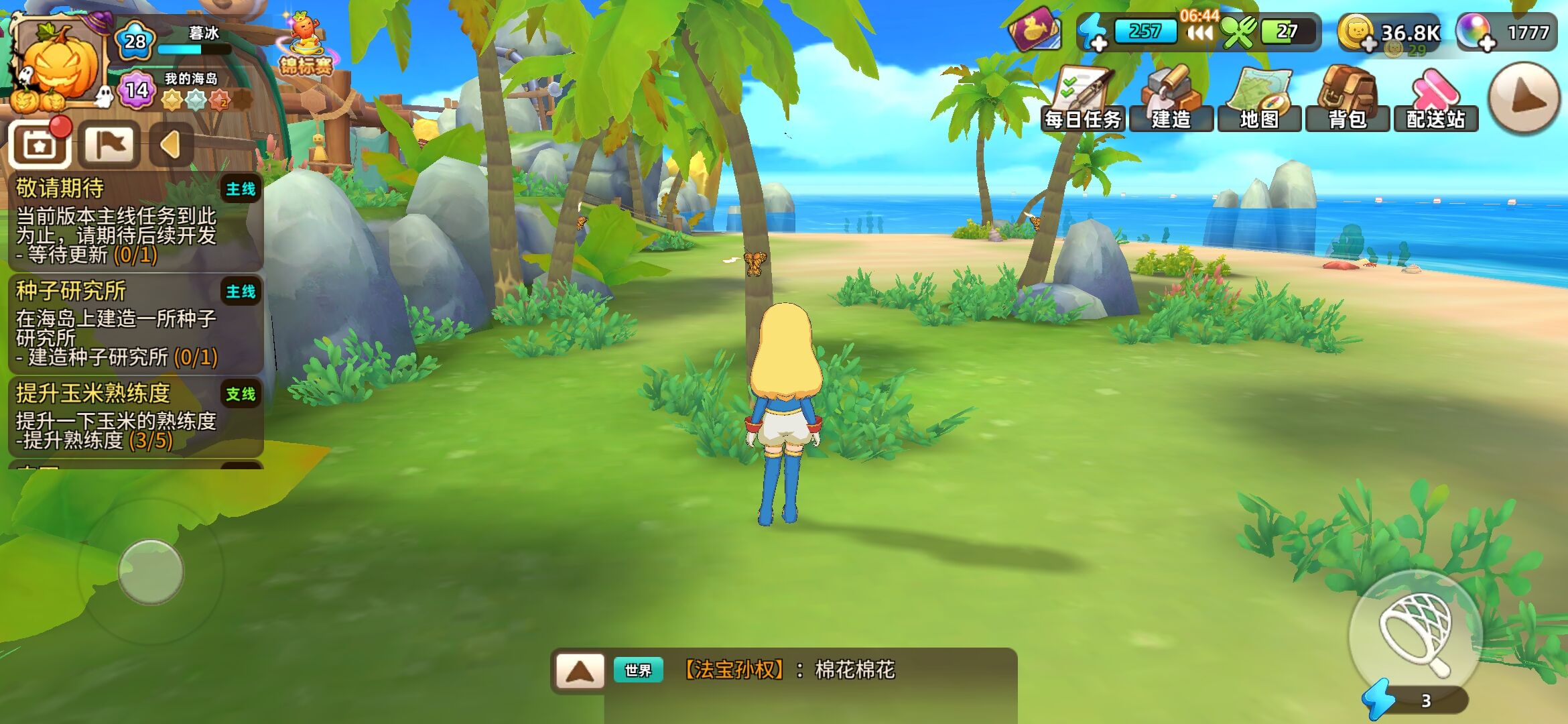The width and height of the screenshot is (1568, 724).
Task: Open the 配送站 delivery station
Action: [1435, 99]
